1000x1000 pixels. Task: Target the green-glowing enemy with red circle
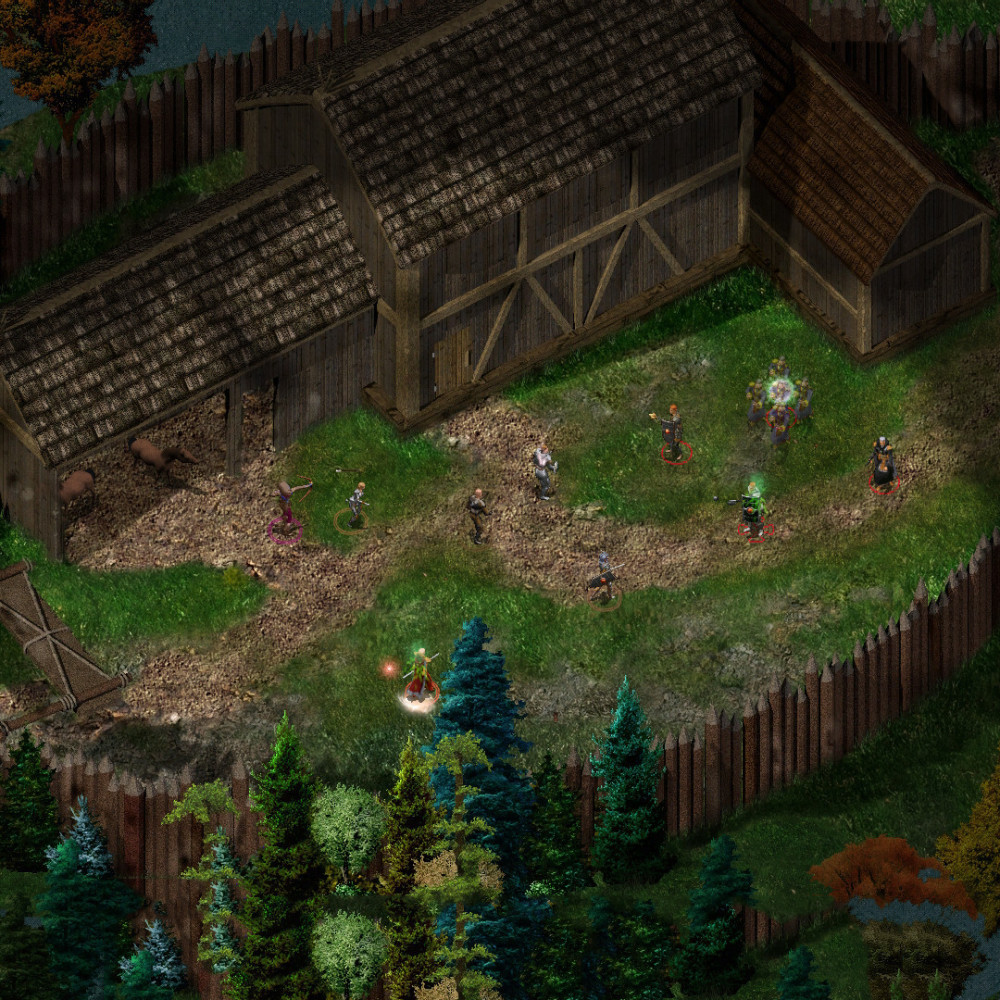point(754,509)
